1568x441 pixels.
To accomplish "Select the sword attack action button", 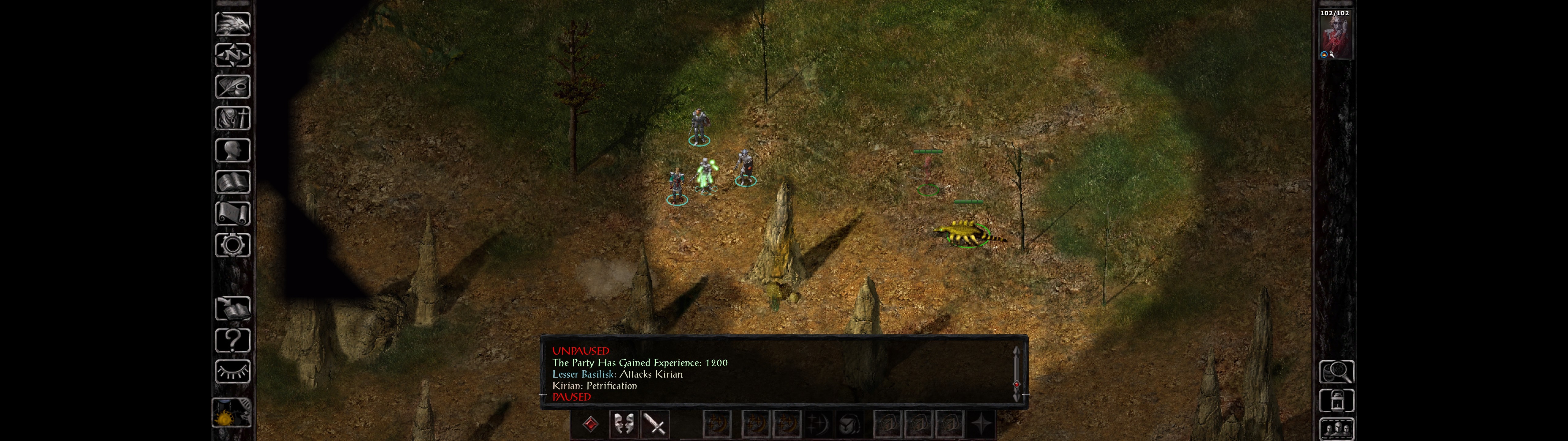I will 655,424.
